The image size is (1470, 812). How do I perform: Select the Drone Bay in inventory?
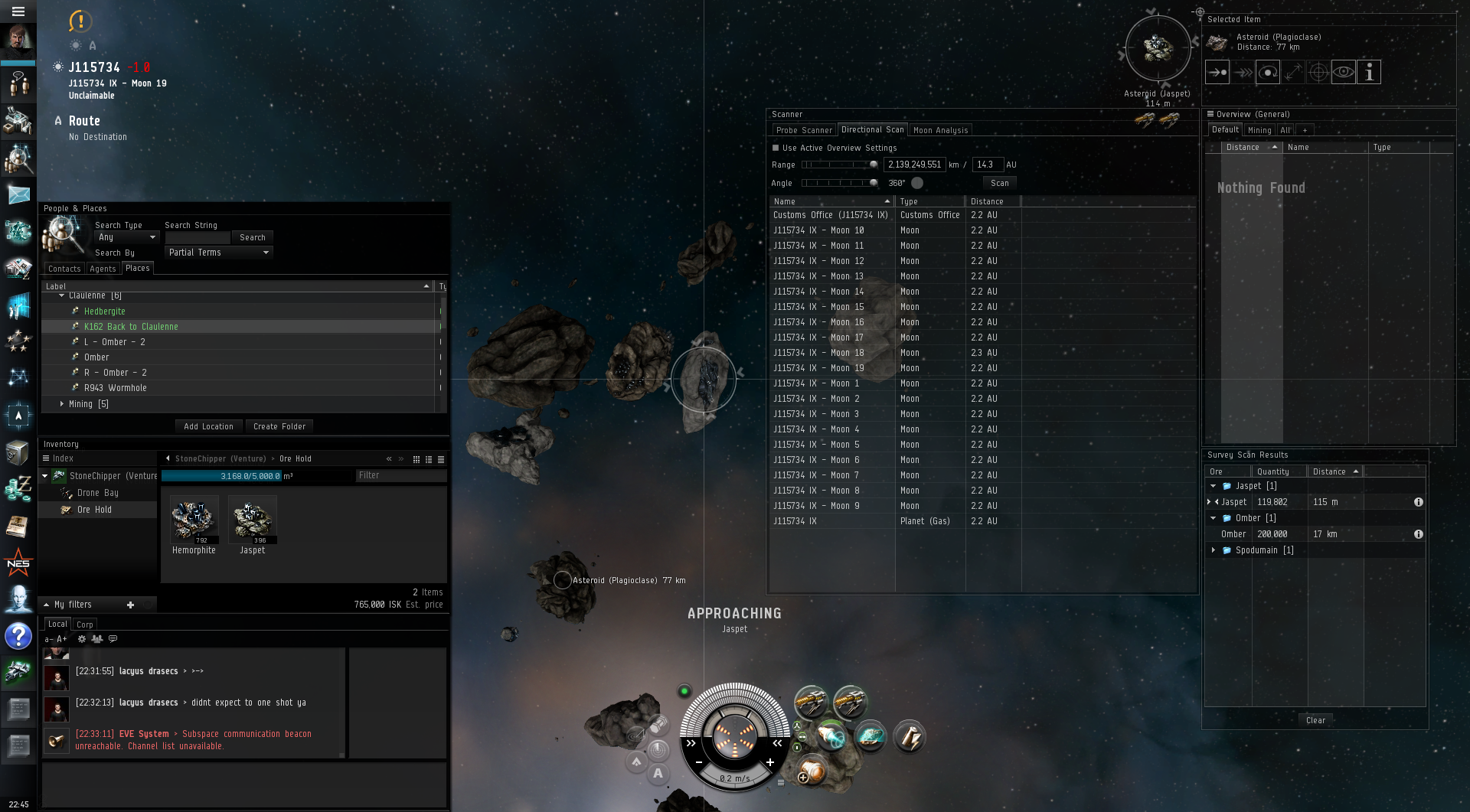point(97,493)
